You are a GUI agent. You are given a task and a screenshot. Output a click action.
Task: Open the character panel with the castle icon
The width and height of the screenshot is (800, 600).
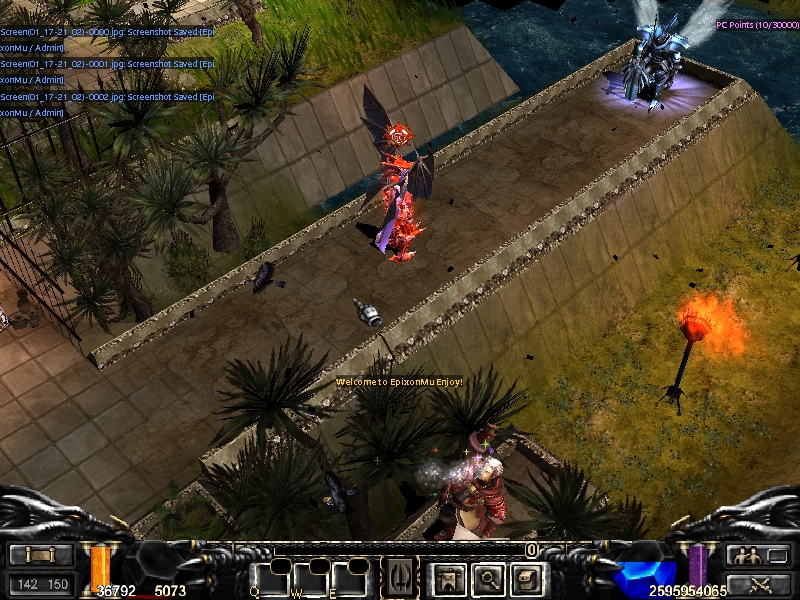tap(447, 577)
